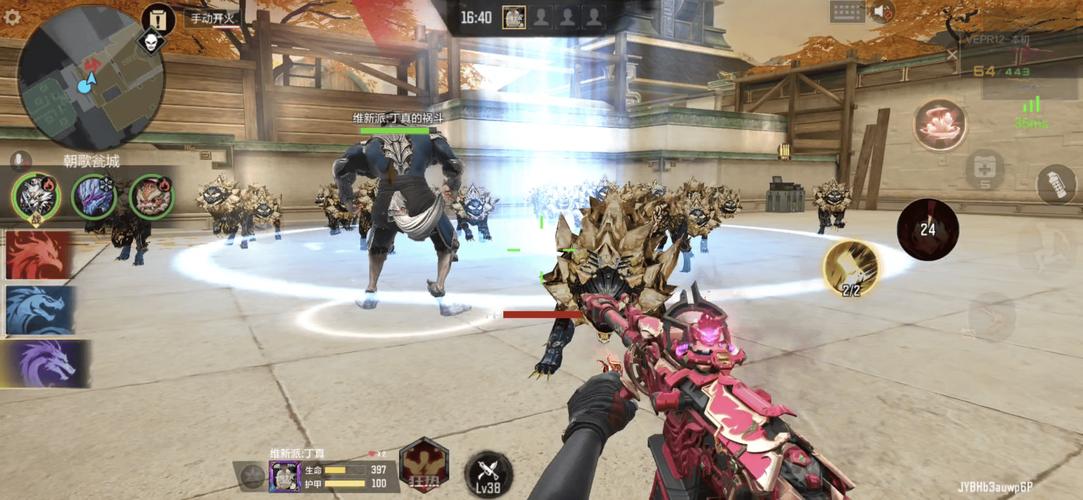
Task: Activate the pink lotus skill
Action: click(x=939, y=125)
